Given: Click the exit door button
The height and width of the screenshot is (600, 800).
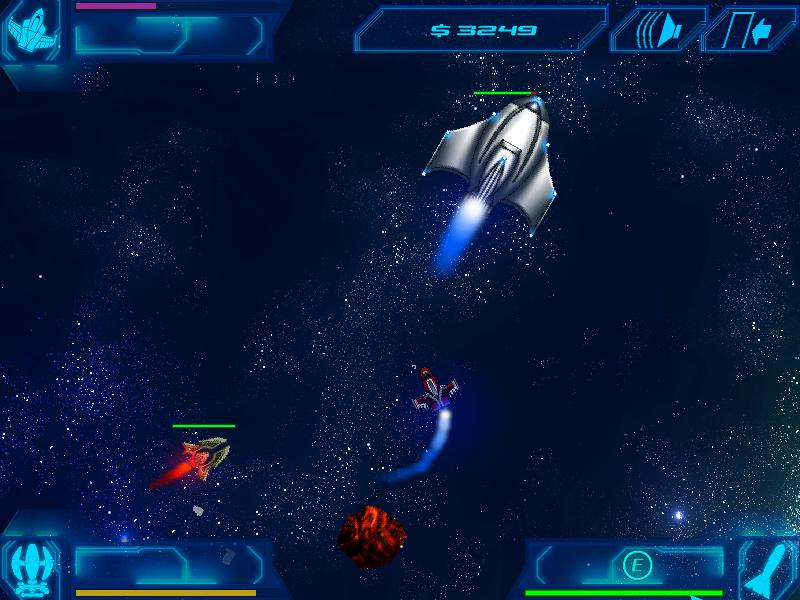Looking at the screenshot, I should click(x=752, y=29).
